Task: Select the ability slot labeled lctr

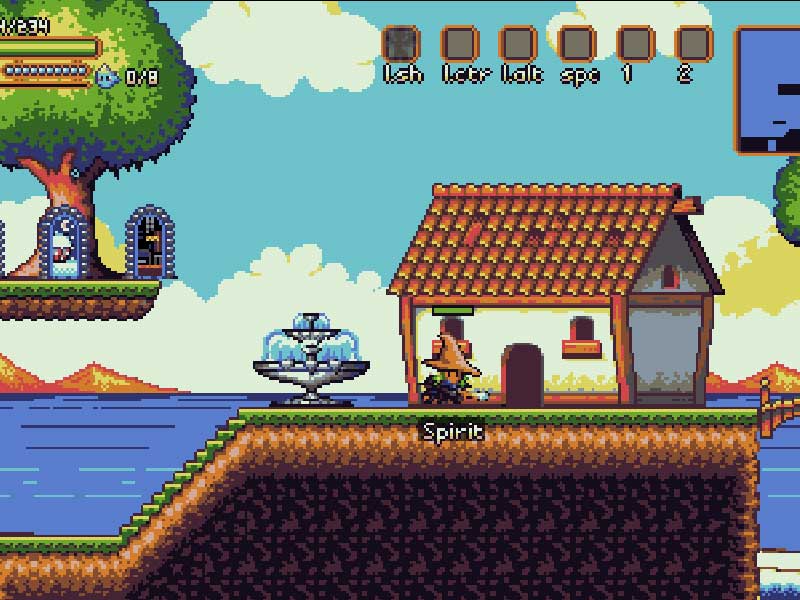Action: (x=460, y=44)
